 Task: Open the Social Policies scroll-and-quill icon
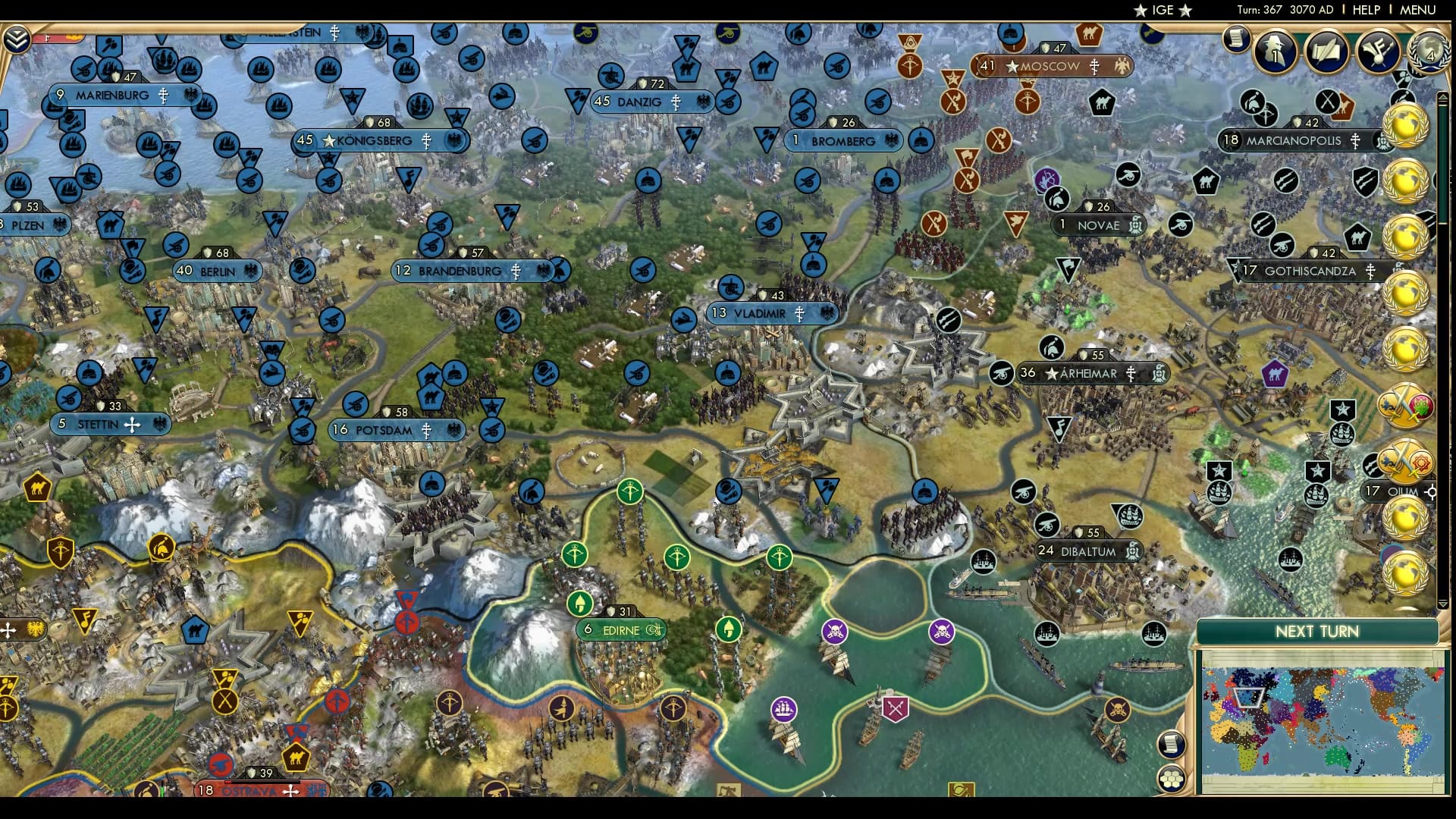click(1326, 51)
